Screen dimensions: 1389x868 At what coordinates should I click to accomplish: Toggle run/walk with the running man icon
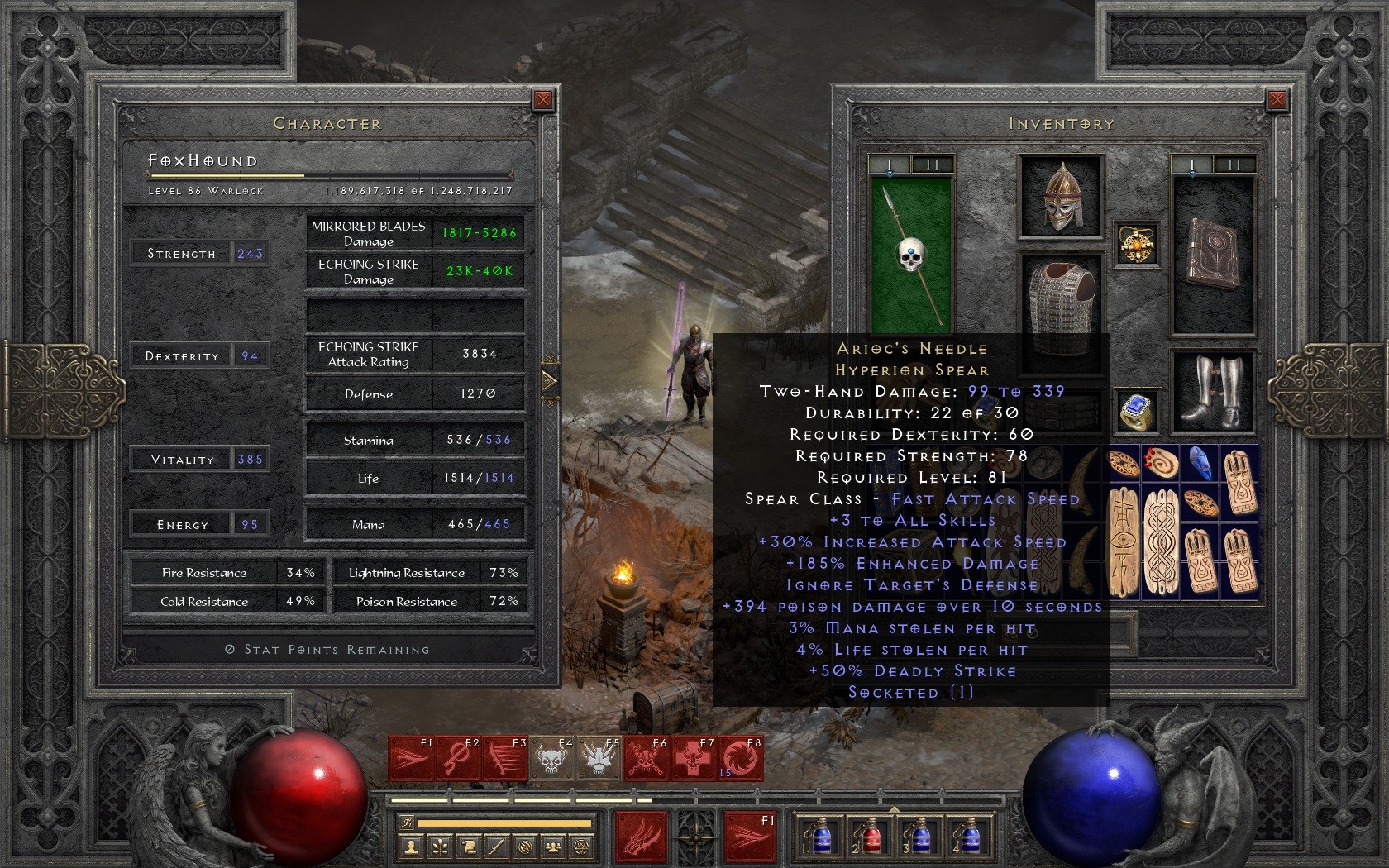[406, 823]
